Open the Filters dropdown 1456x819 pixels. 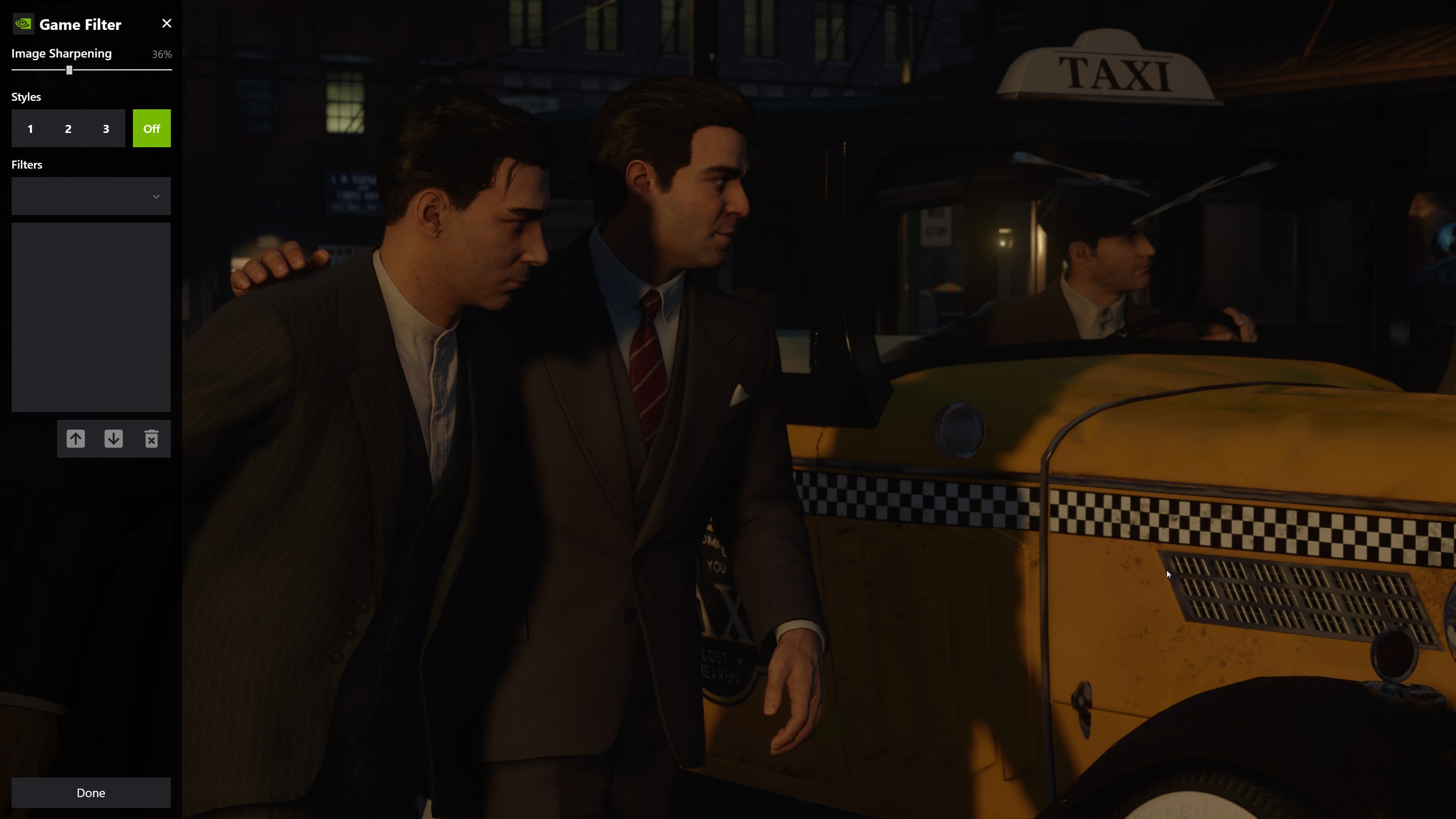pyautogui.click(x=91, y=196)
